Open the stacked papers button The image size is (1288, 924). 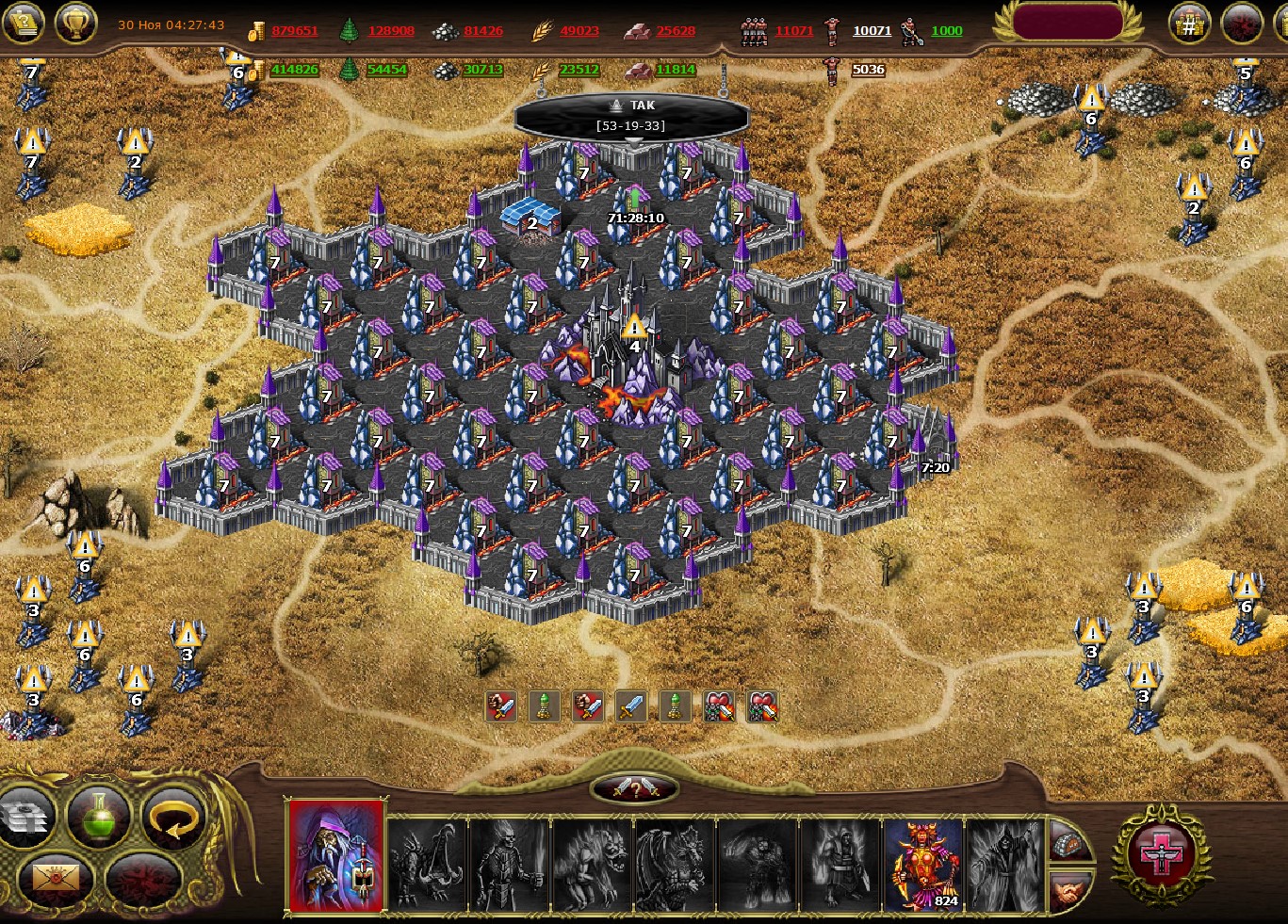coord(25,817)
